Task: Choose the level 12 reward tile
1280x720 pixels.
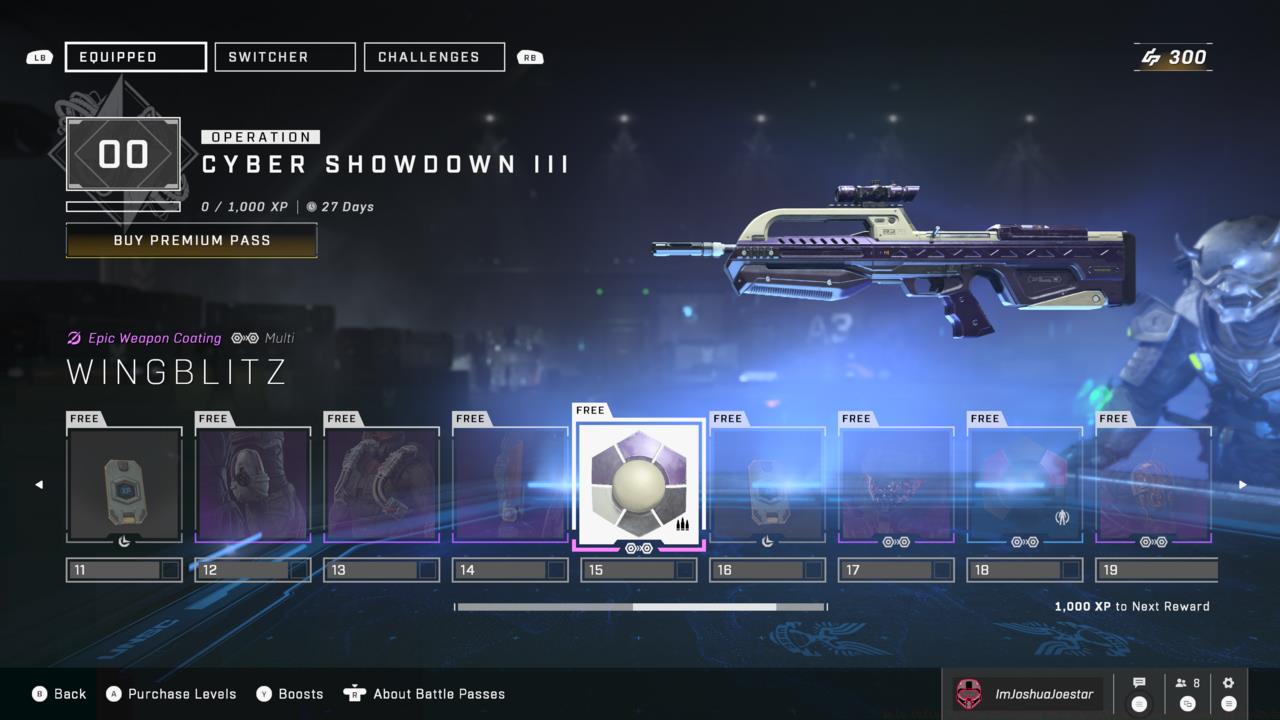Action: pos(253,485)
